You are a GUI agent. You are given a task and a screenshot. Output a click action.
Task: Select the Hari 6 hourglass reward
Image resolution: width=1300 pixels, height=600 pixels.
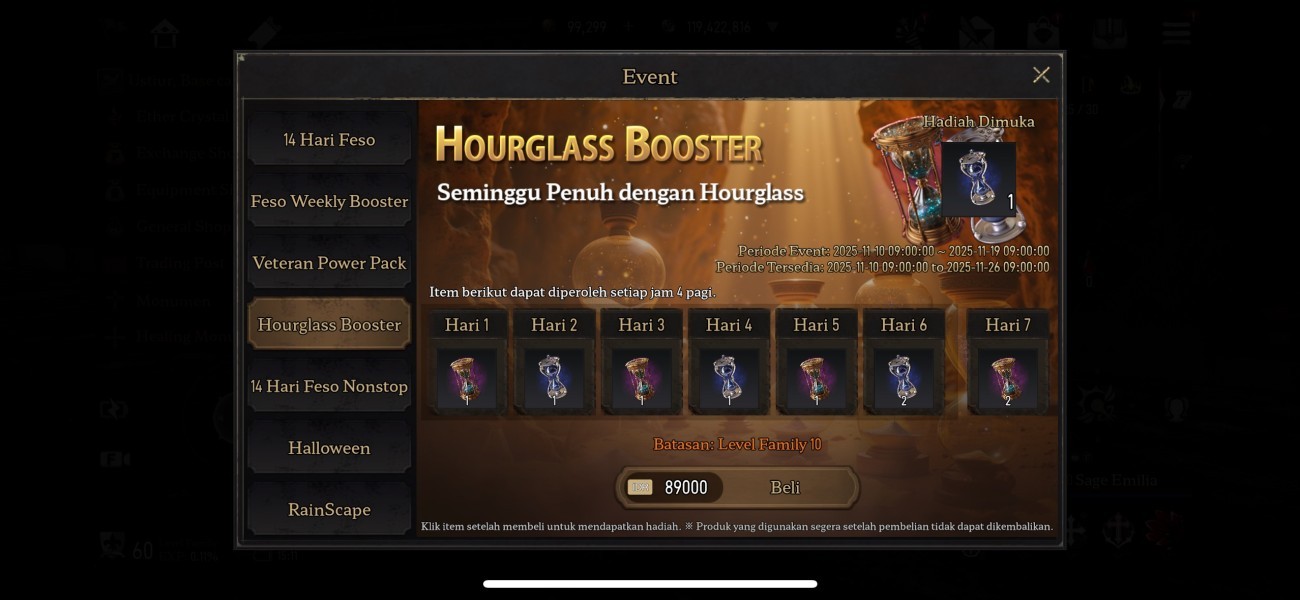903,378
